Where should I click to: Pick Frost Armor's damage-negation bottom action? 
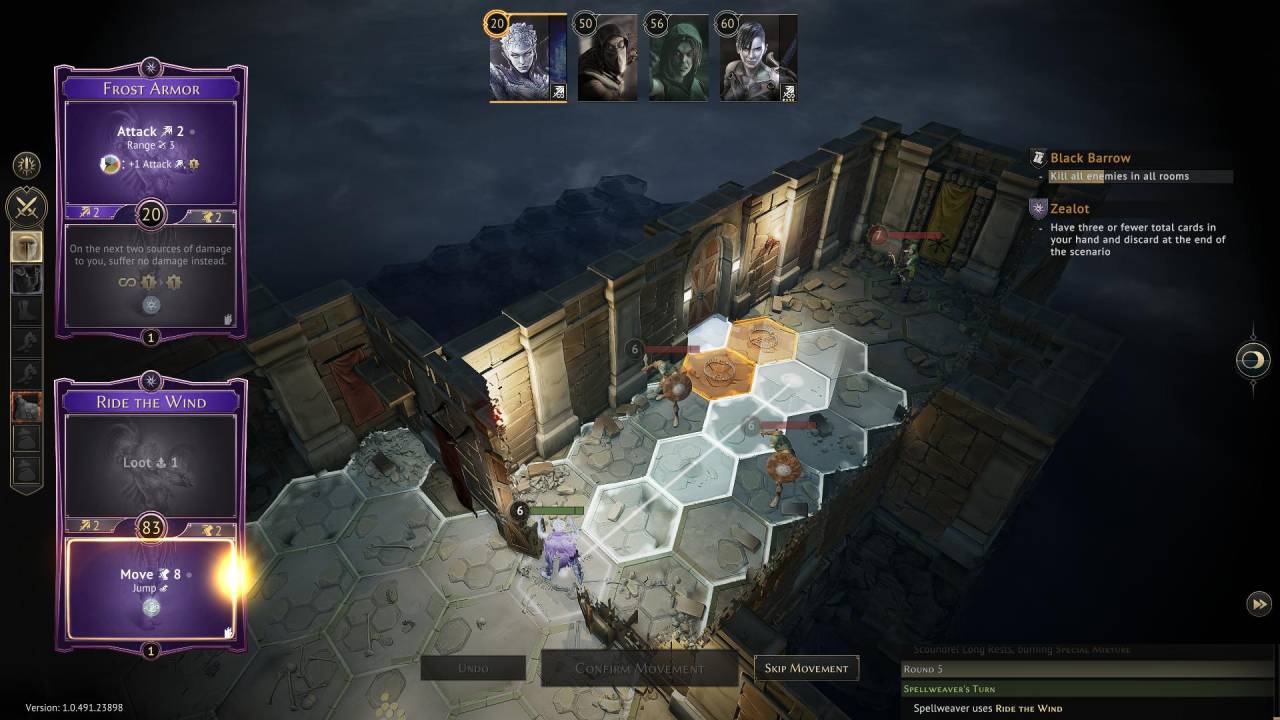point(151,270)
